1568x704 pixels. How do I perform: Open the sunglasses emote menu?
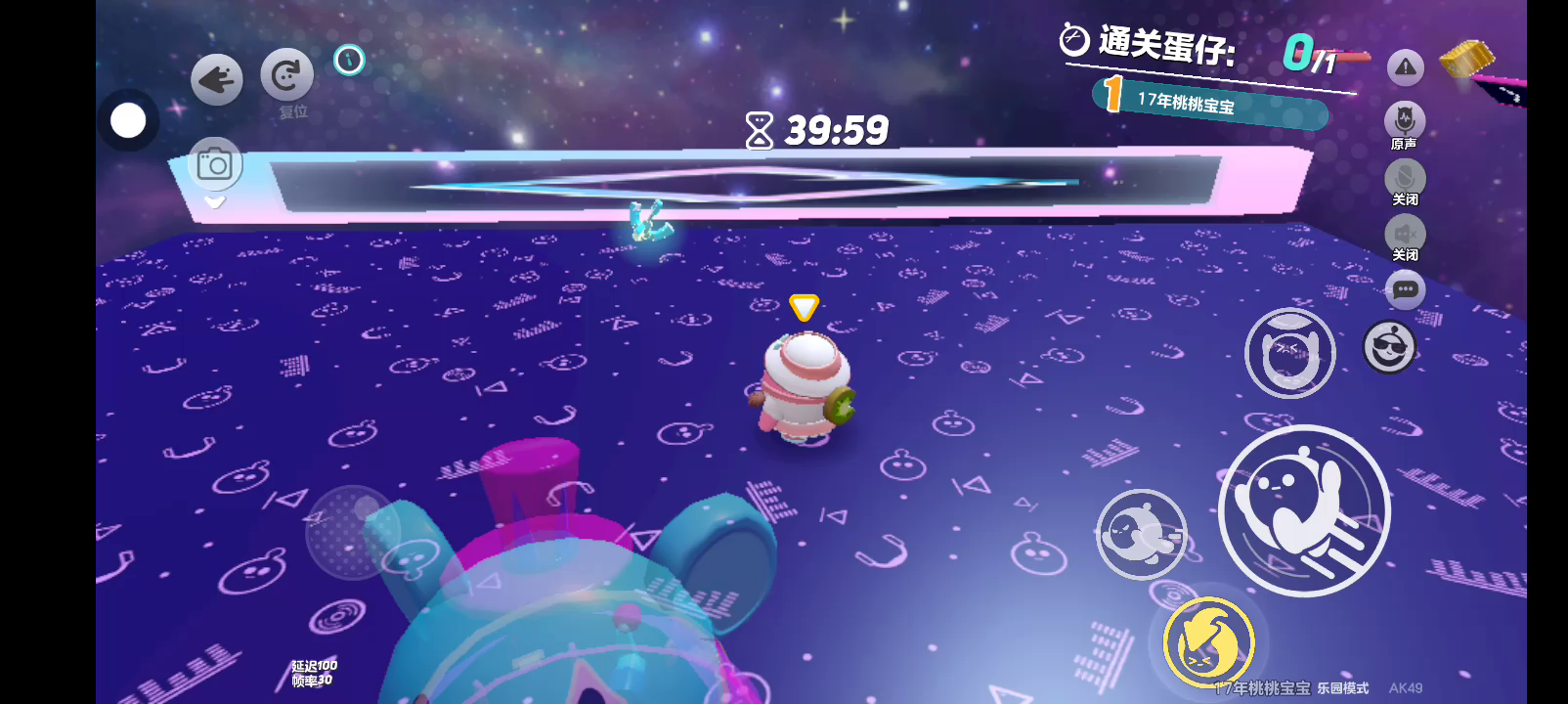point(1389,347)
